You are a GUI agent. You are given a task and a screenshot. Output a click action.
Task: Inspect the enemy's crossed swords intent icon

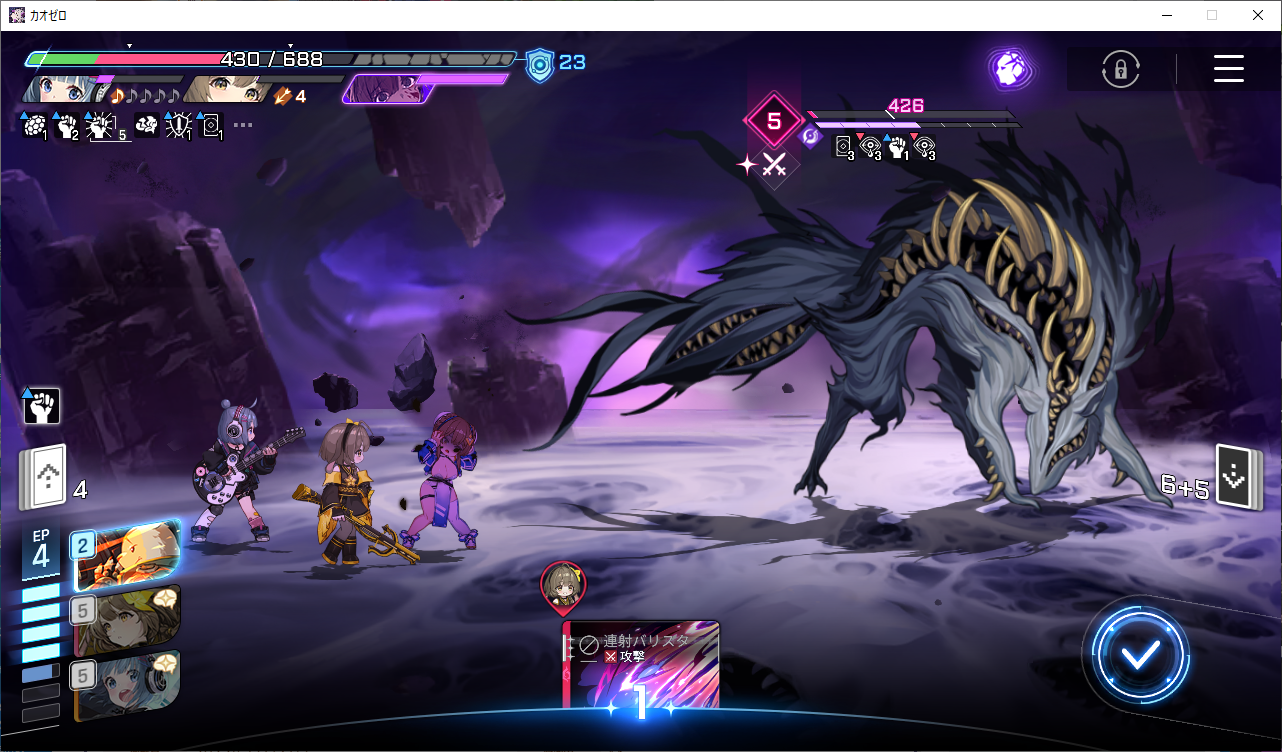(x=773, y=165)
